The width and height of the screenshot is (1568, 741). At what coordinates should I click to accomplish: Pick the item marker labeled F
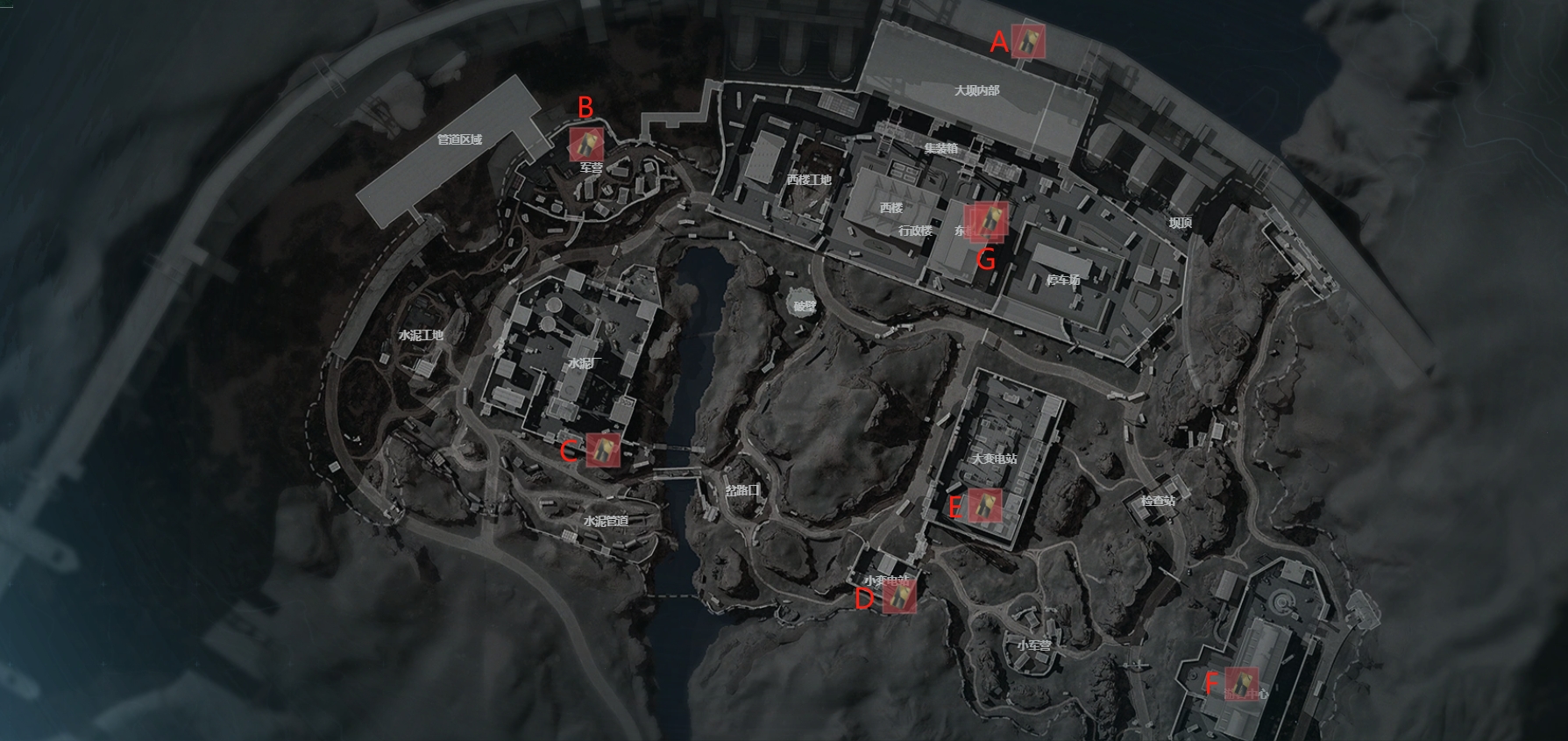point(1241,682)
